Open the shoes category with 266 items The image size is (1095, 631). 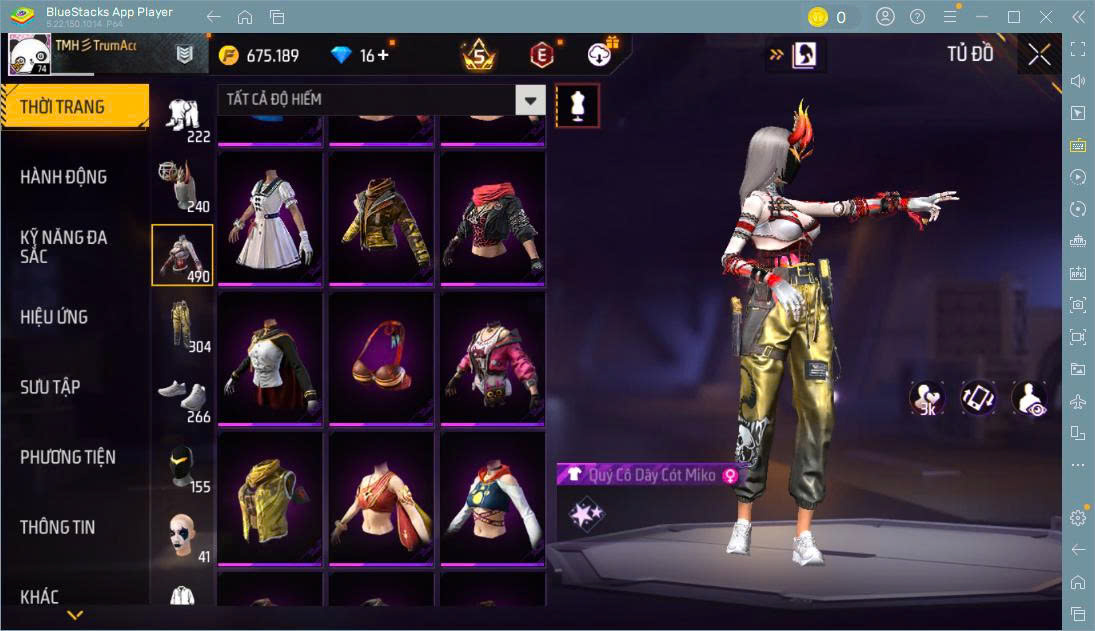(x=182, y=396)
